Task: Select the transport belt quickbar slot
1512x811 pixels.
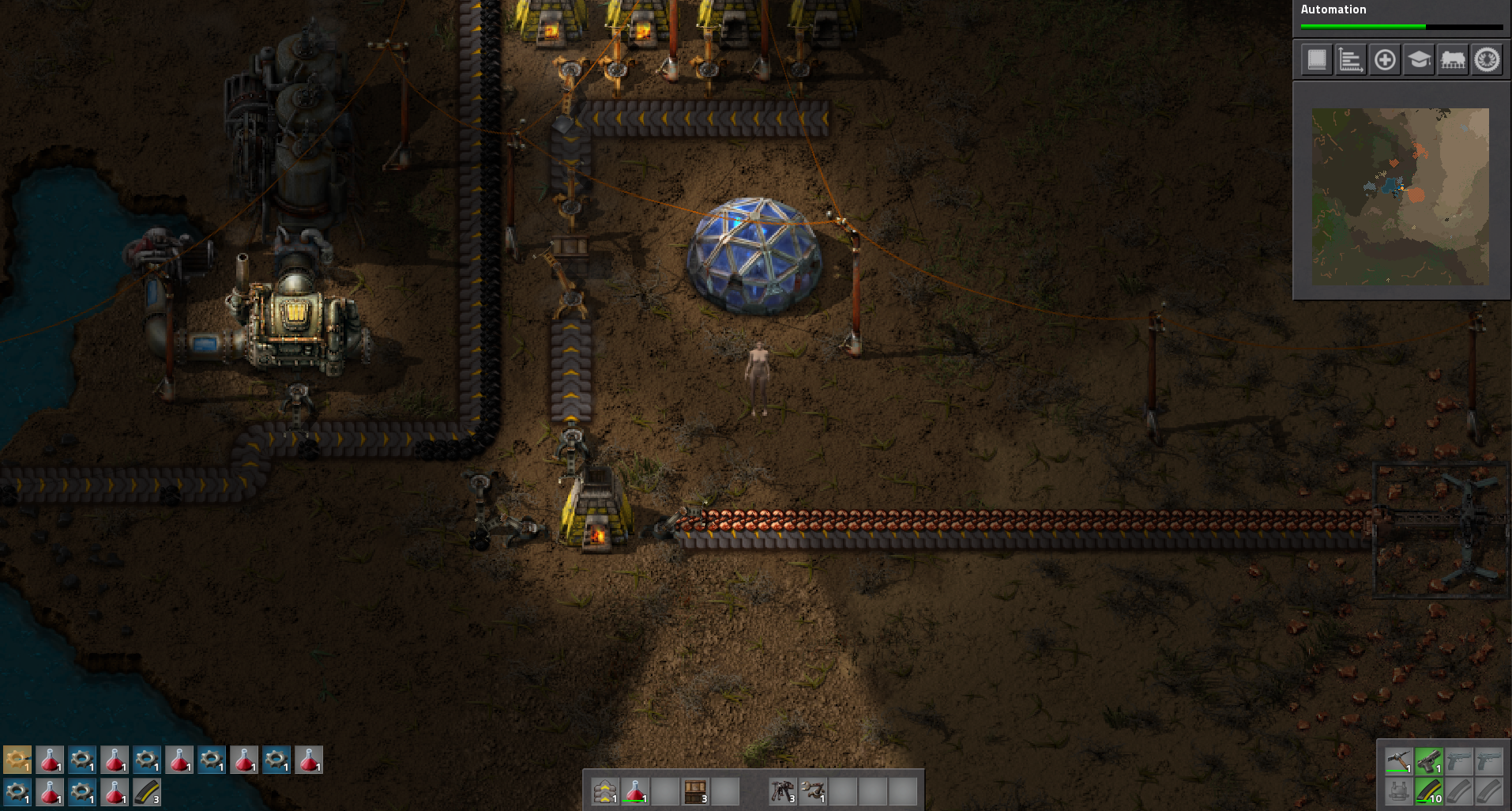Action: [x=604, y=791]
